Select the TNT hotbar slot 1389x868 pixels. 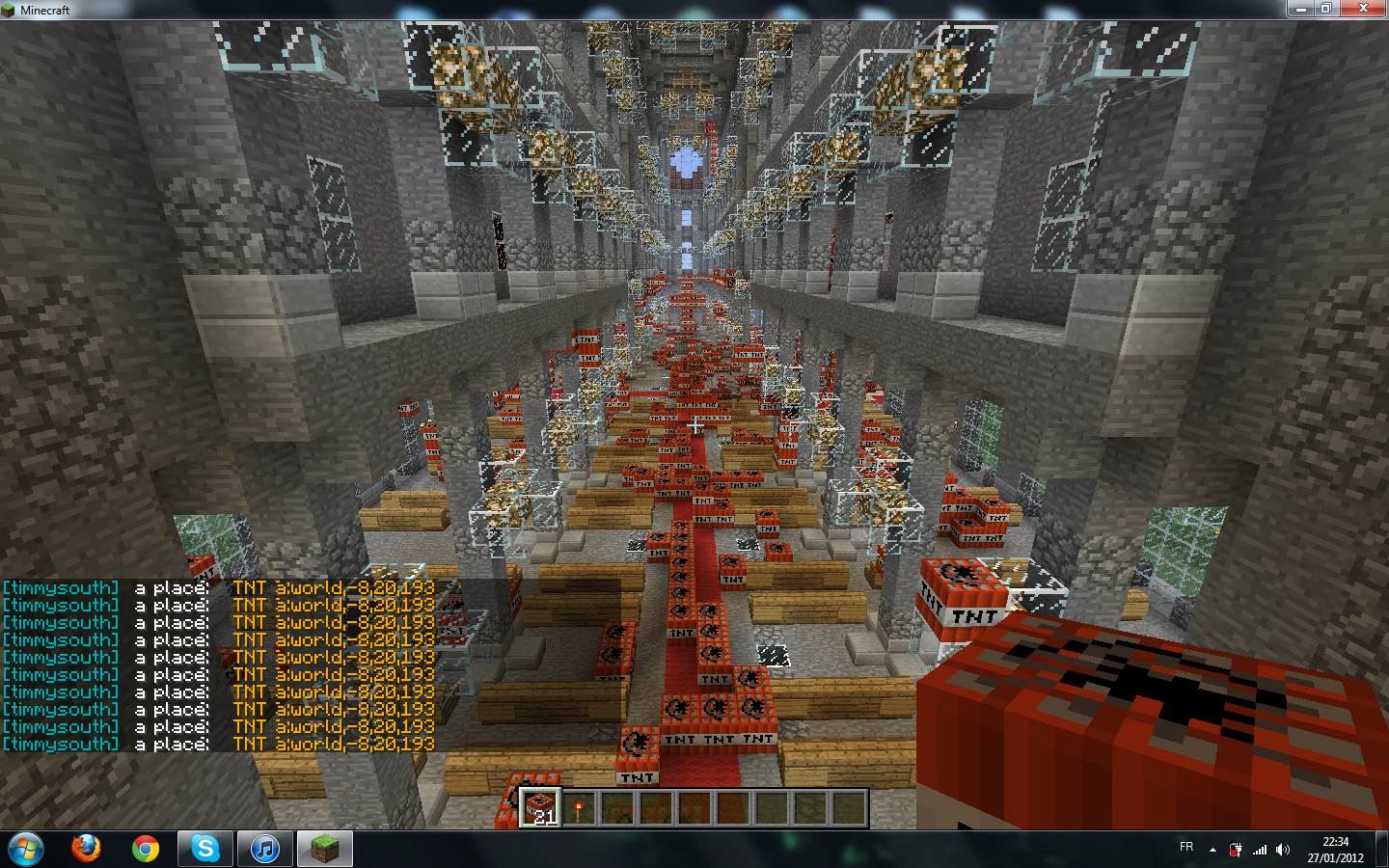pyautogui.click(x=539, y=808)
